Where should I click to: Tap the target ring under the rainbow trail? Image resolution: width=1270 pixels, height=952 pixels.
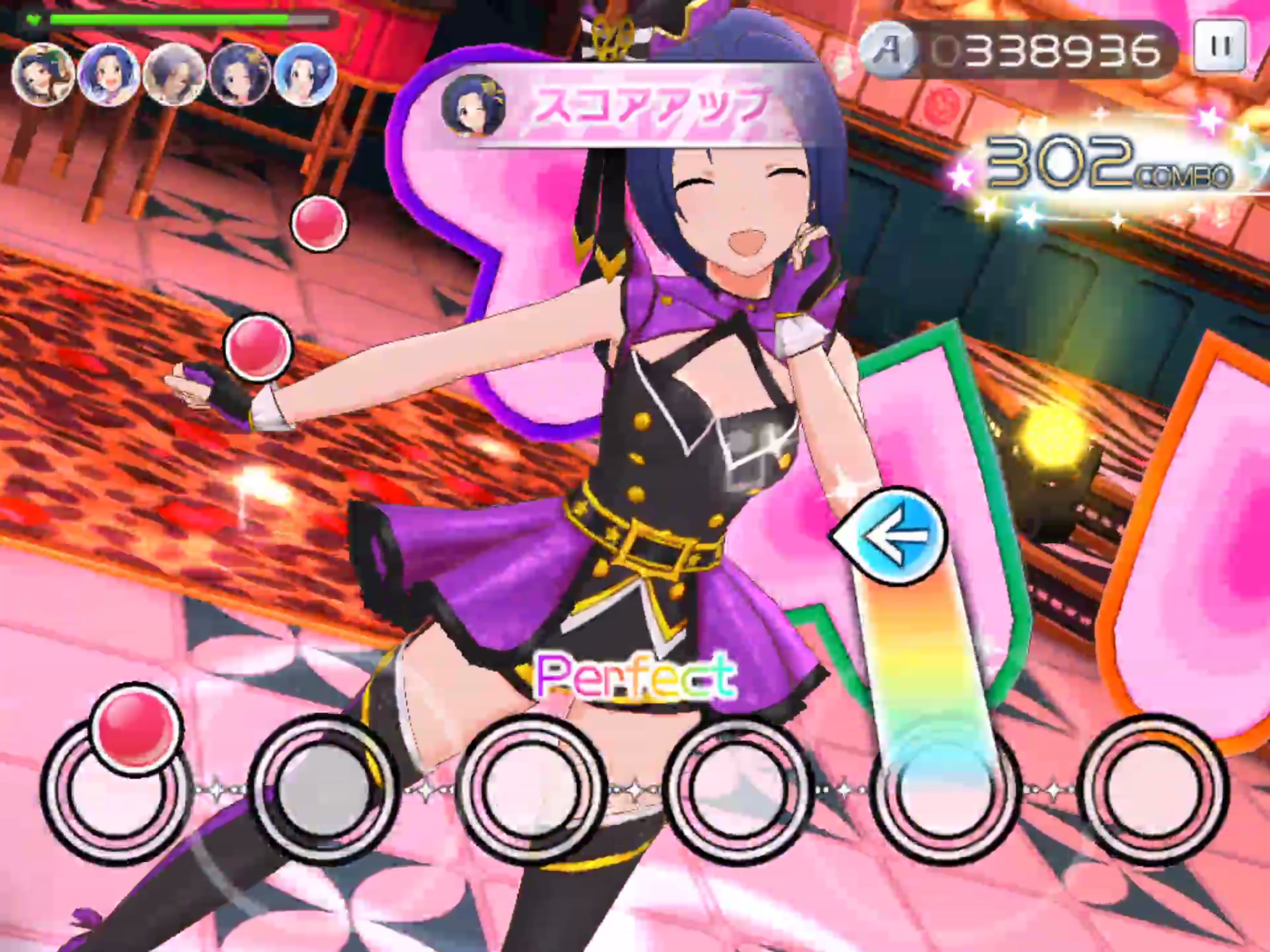click(x=943, y=790)
